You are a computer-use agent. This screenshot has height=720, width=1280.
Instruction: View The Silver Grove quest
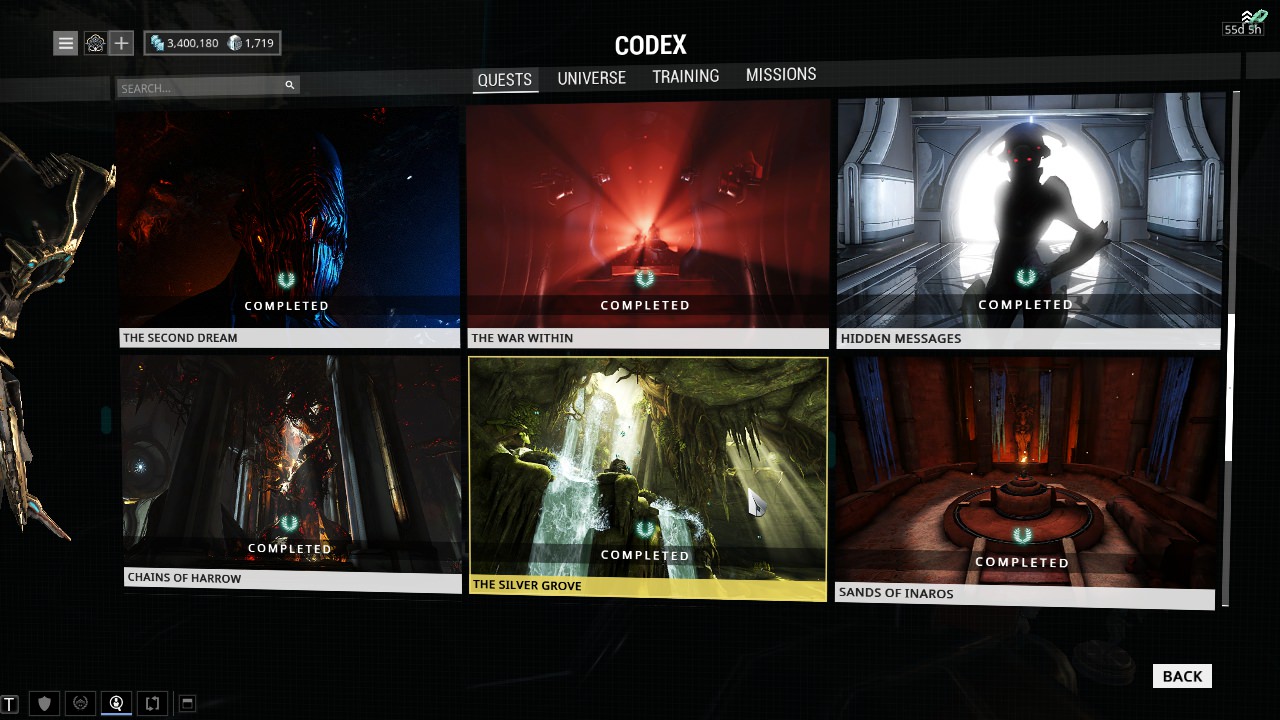tap(648, 475)
